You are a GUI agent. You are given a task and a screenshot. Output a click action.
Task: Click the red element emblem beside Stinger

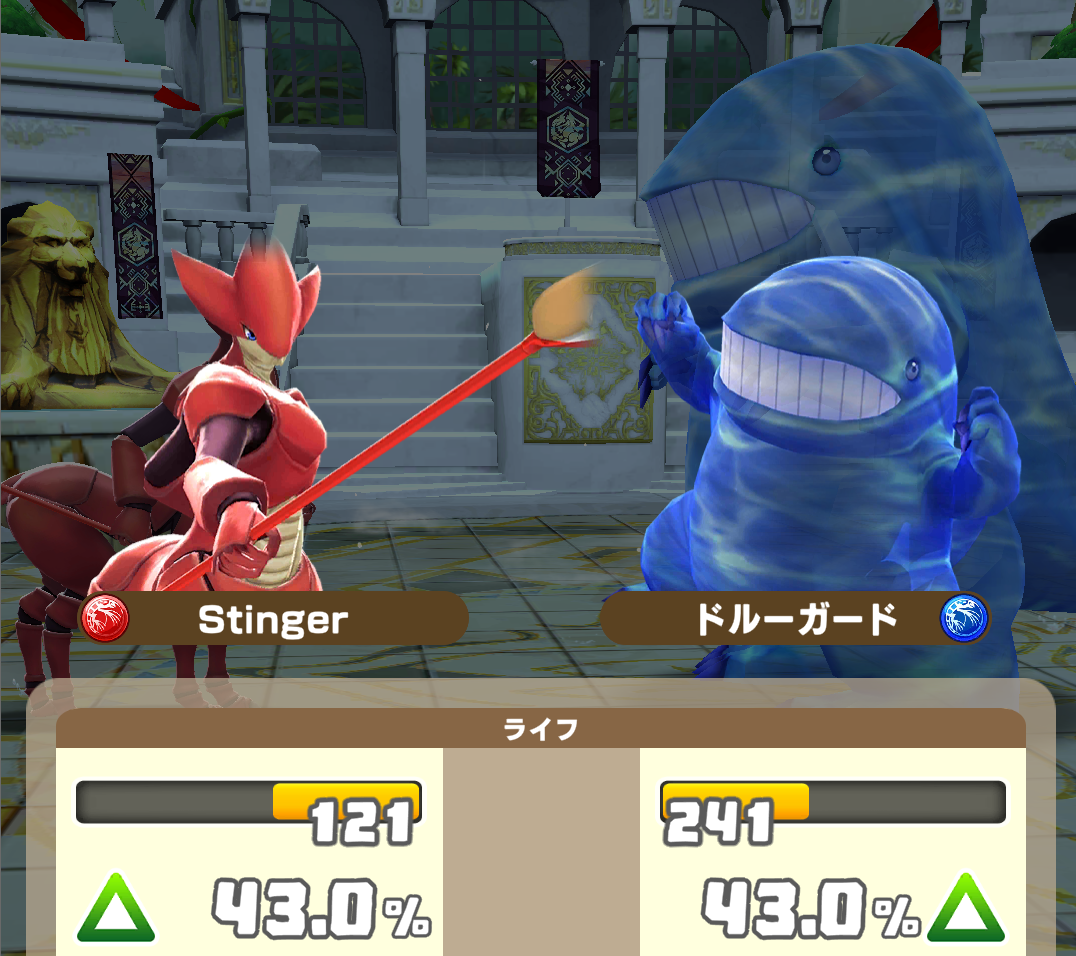pos(105,619)
